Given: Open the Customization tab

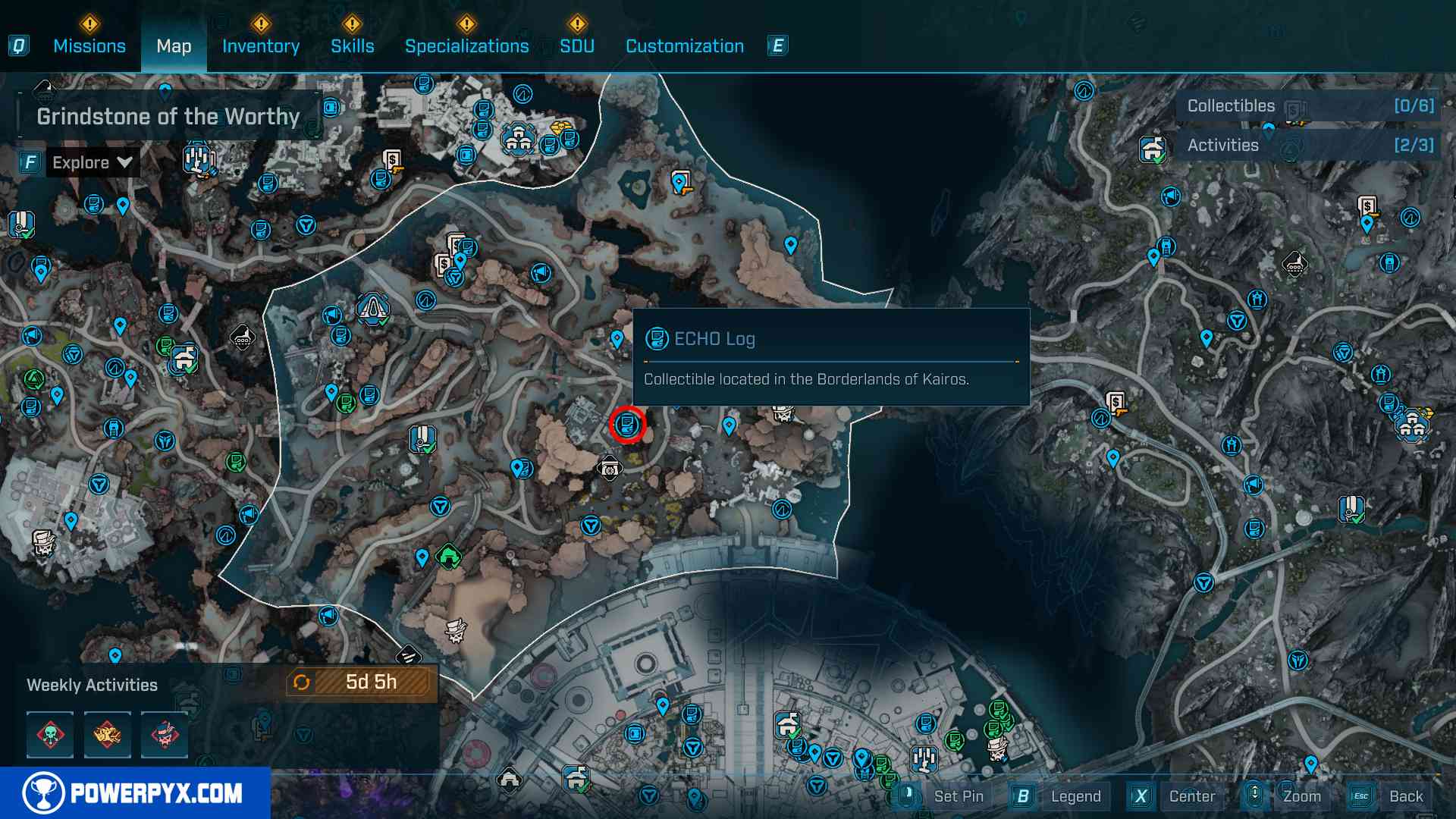Looking at the screenshot, I should click(x=684, y=46).
